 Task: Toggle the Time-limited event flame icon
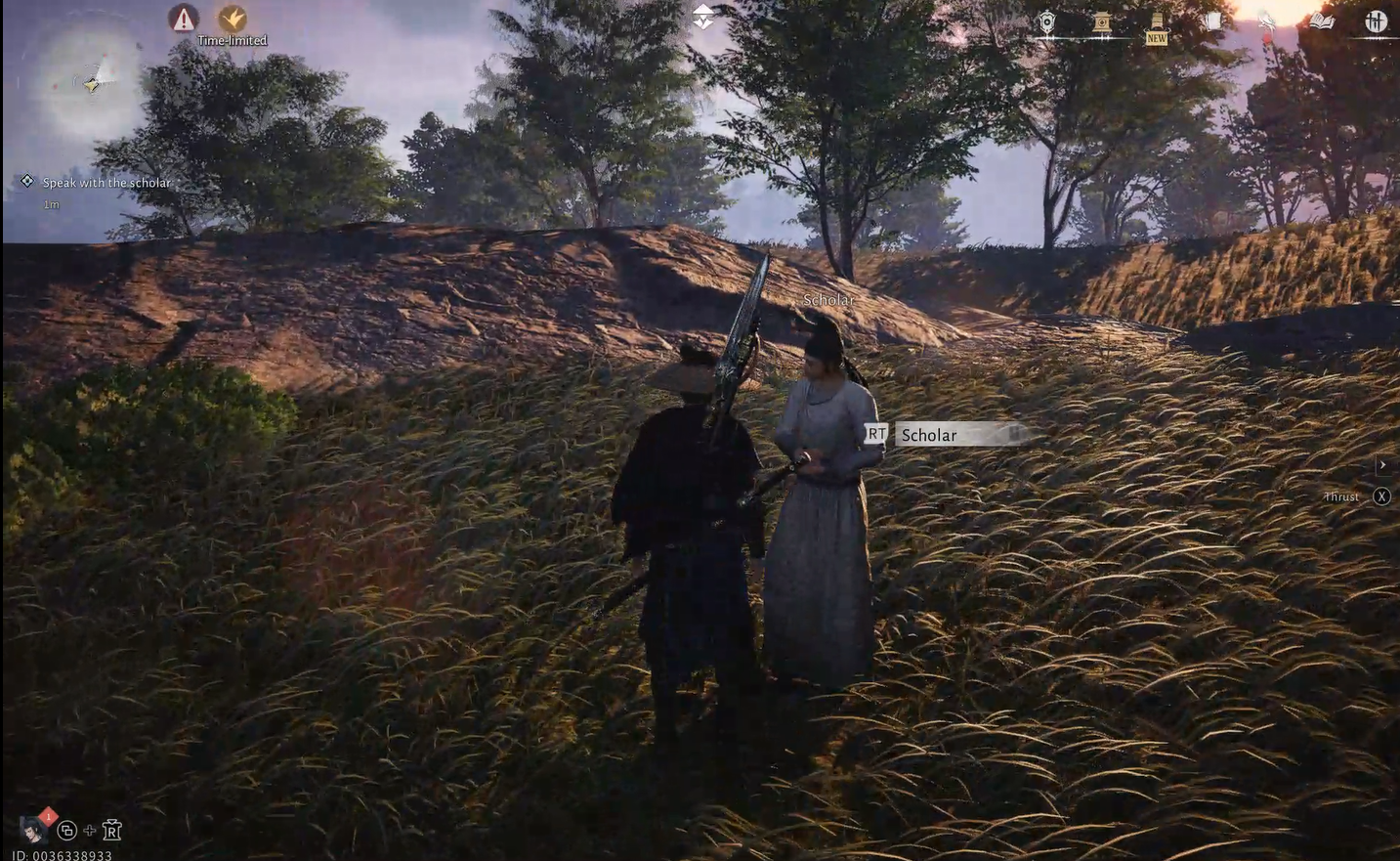pos(232,19)
